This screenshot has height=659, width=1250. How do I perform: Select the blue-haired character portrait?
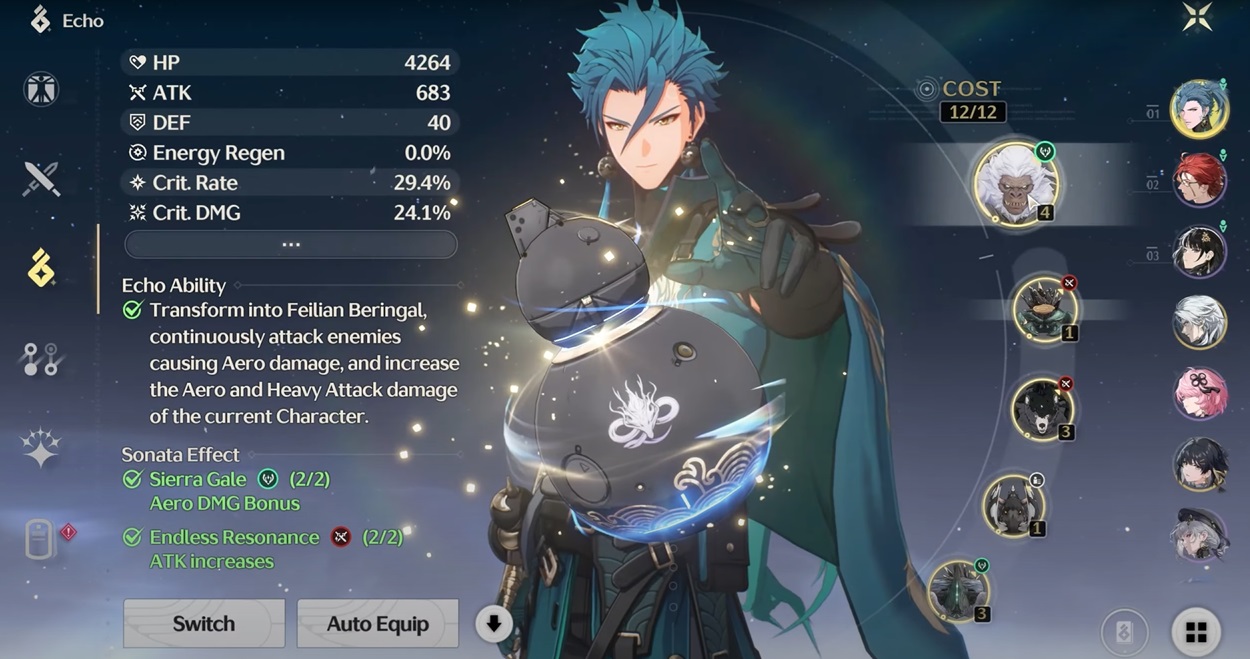point(1199,108)
